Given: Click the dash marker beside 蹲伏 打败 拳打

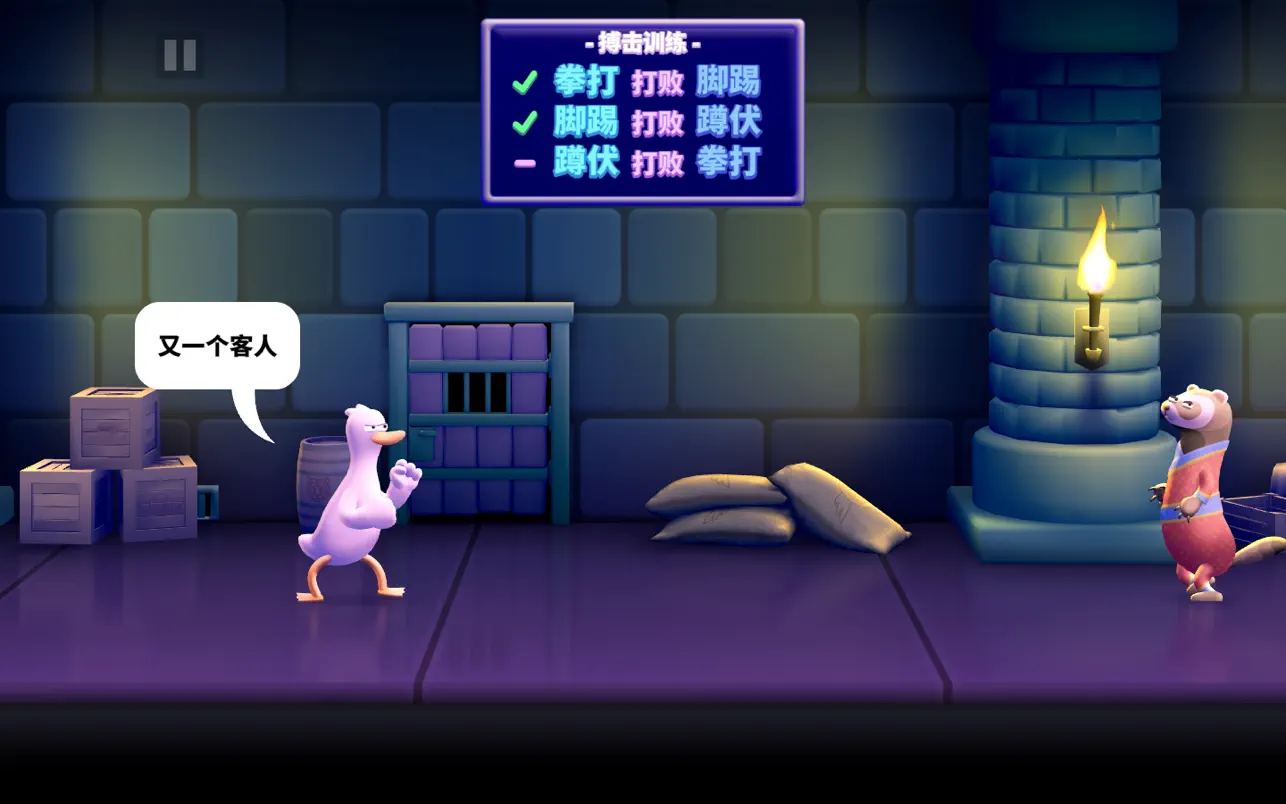Looking at the screenshot, I should click(x=524, y=160).
